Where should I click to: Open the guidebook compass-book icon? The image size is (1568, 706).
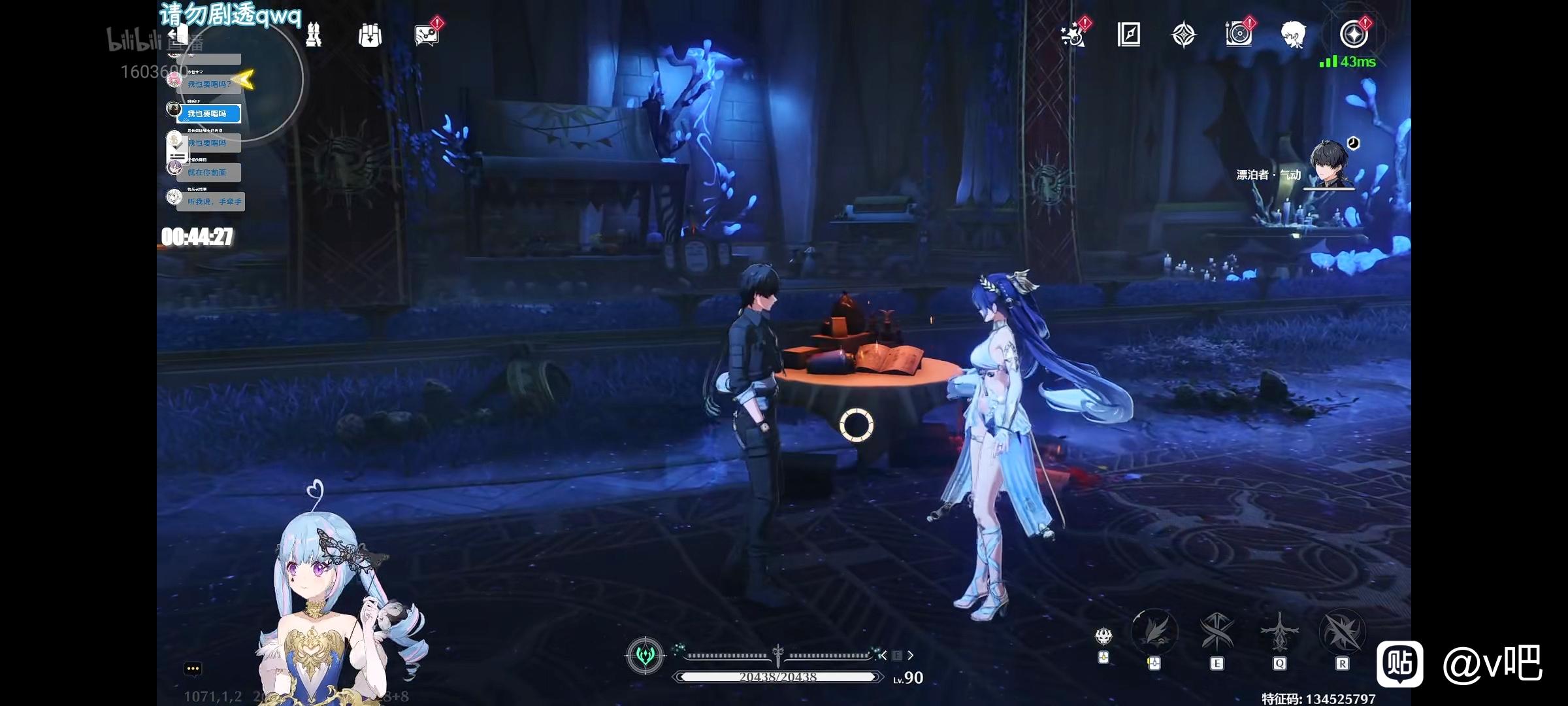coord(1129,35)
